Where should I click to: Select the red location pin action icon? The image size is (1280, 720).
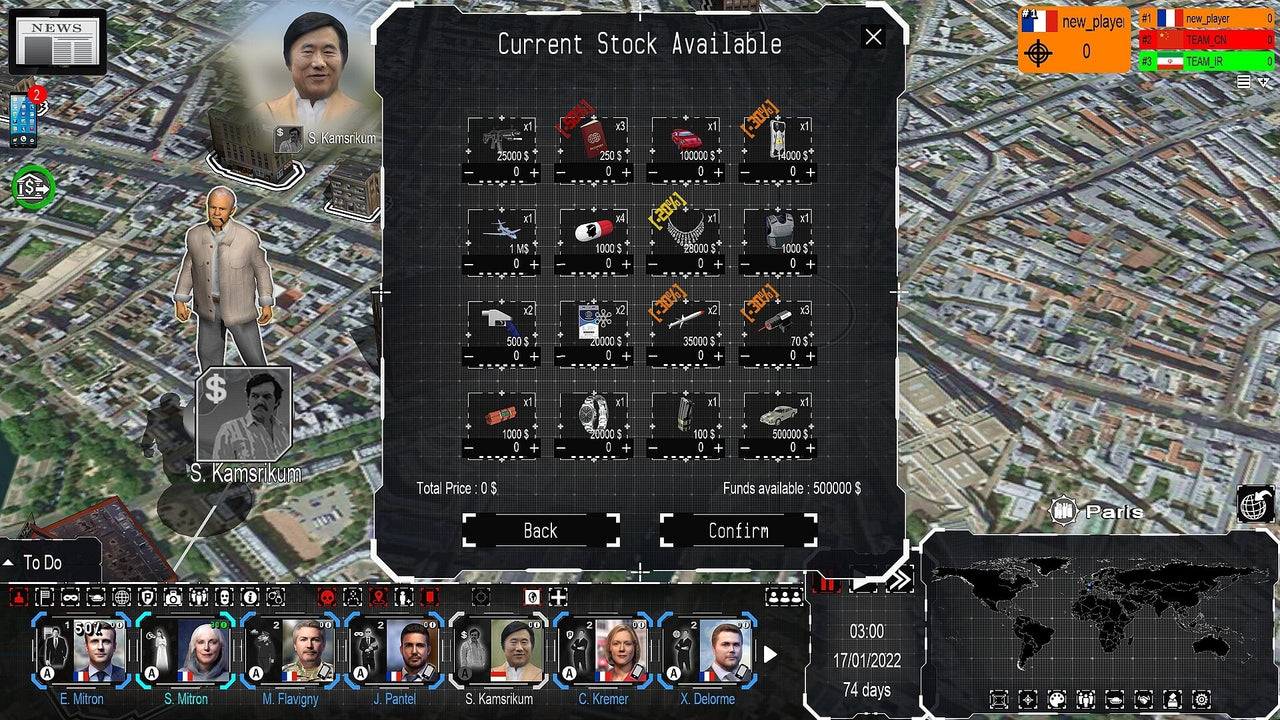pos(378,597)
